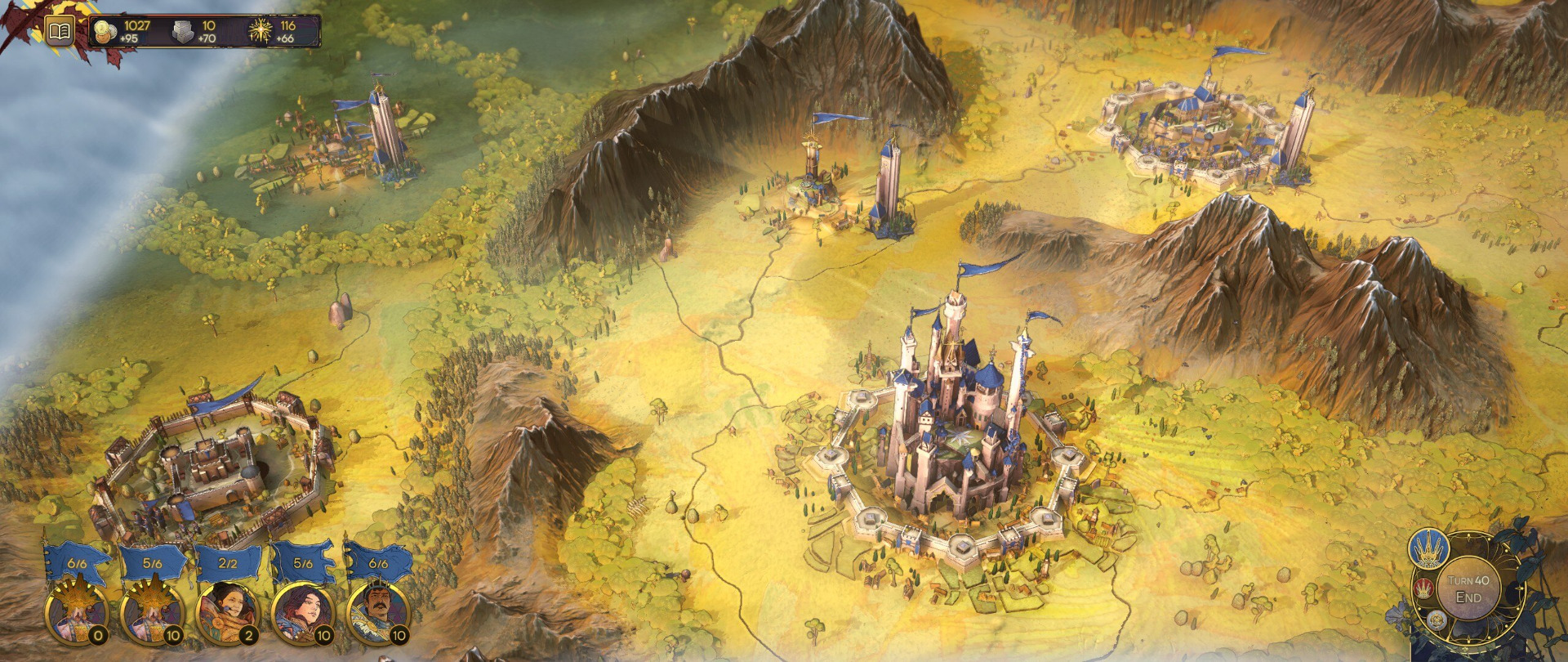Viewport: 1568px width, 662px height.
Task: Select the mustached crowned man portrait
Action: (376, 613)
